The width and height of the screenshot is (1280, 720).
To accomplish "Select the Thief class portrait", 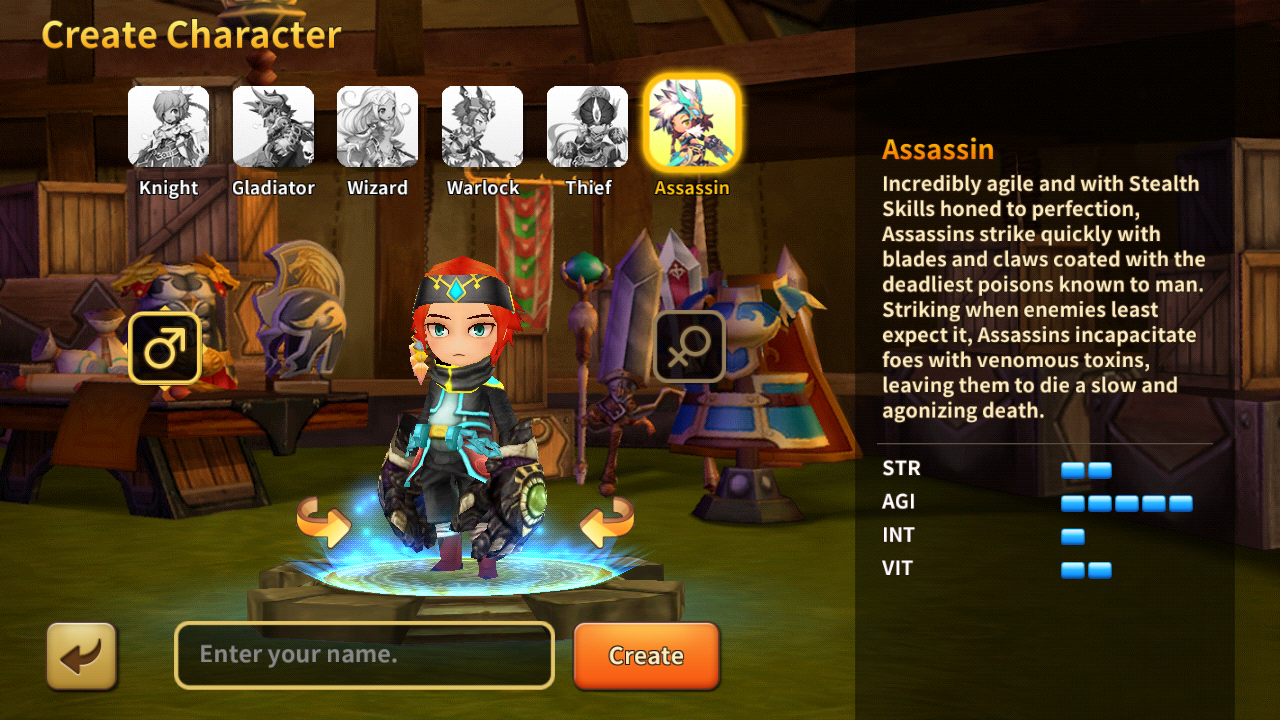I will (587, 127).
